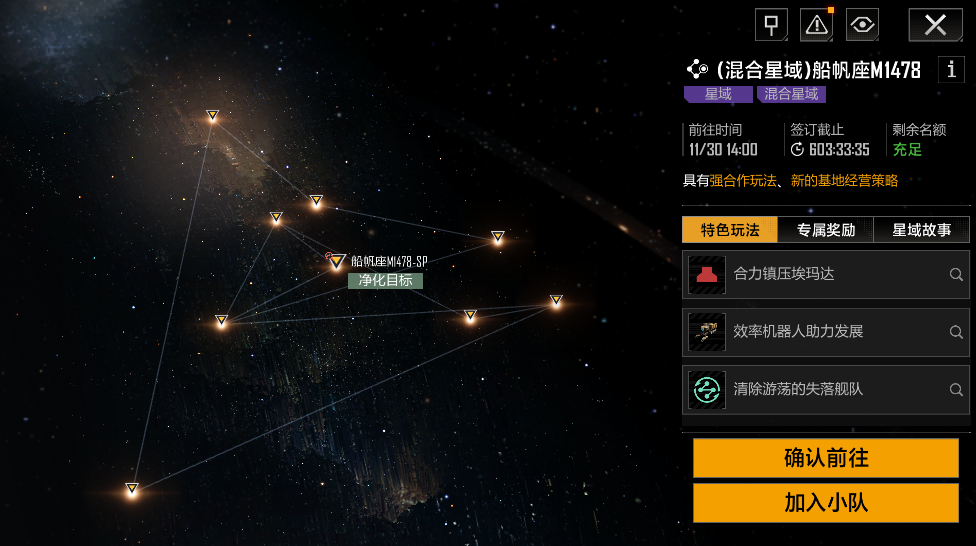Confirm travel with 确认前往
This screenshot has width=976, height=546.
[x=826, y=458]
